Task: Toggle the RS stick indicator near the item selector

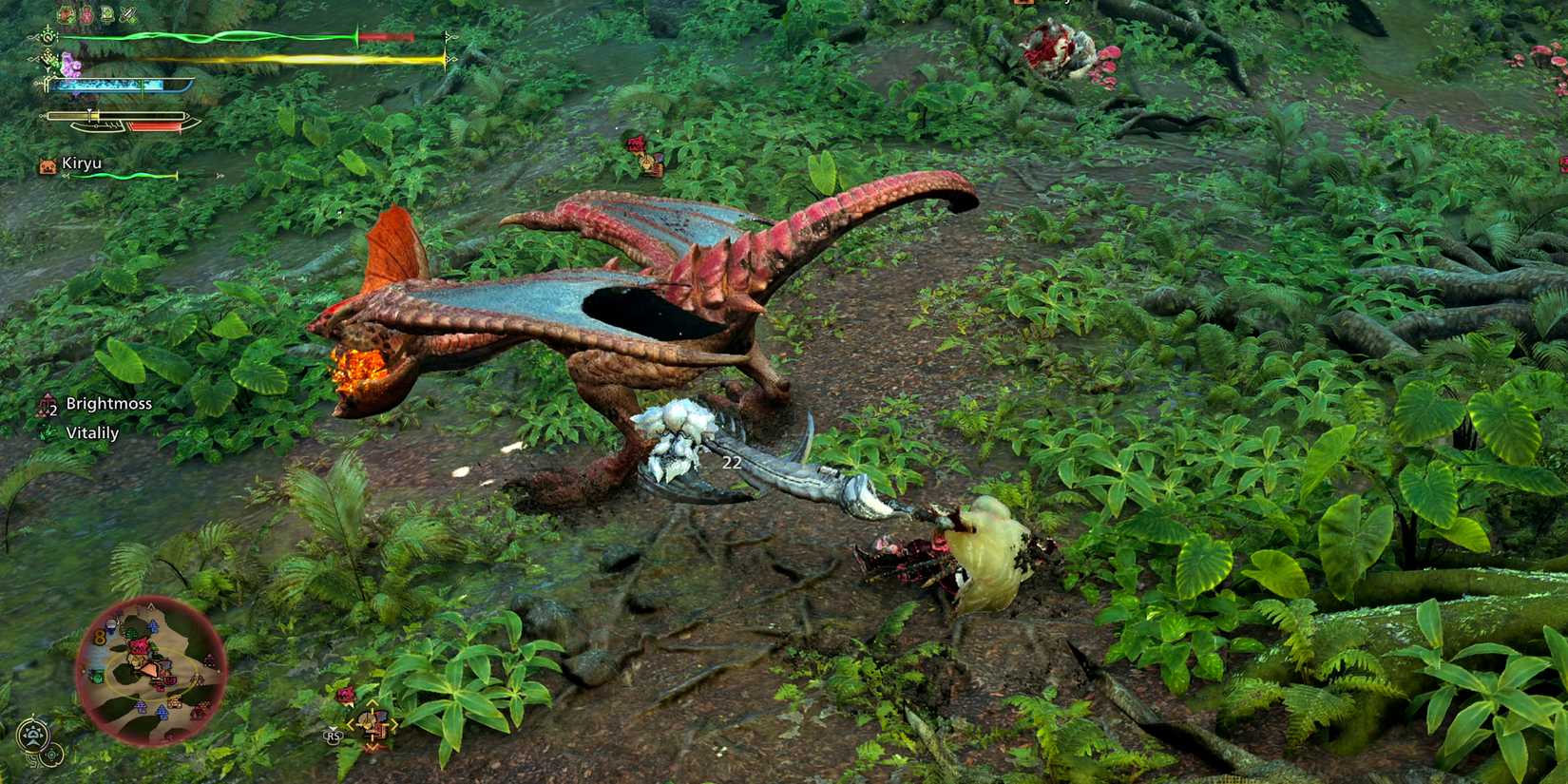Action: pyautogui.click(x=333, y=736)
